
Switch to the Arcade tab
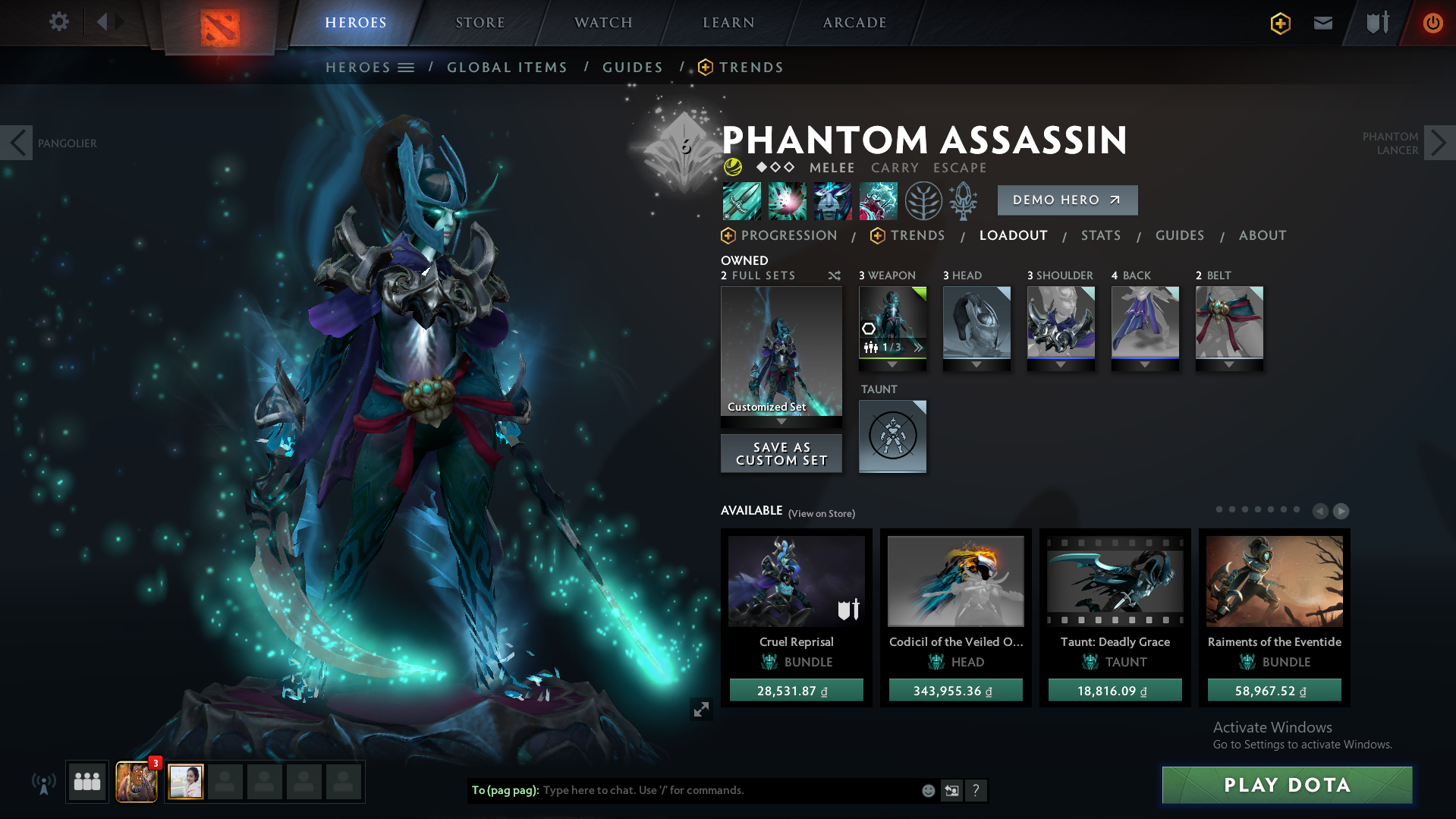[x=854, y=22]
